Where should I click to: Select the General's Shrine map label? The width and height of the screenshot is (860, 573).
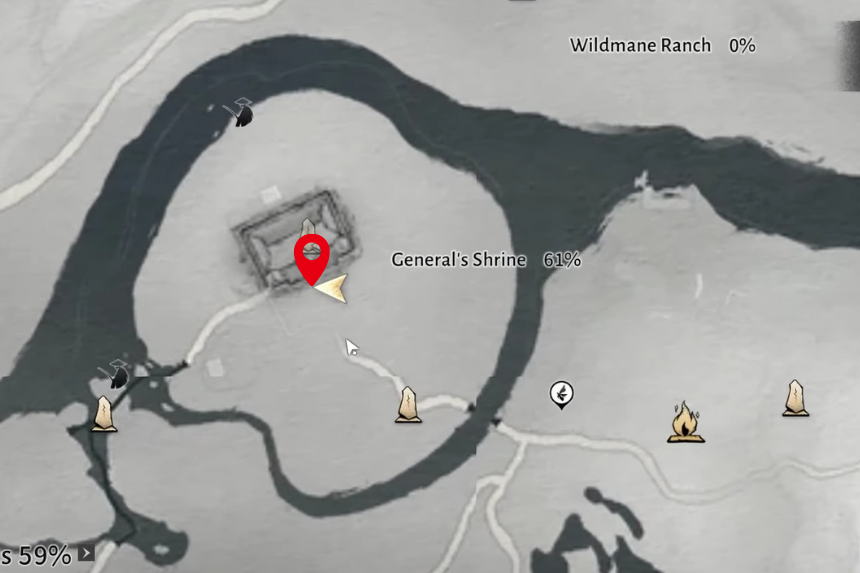[458, 260]
